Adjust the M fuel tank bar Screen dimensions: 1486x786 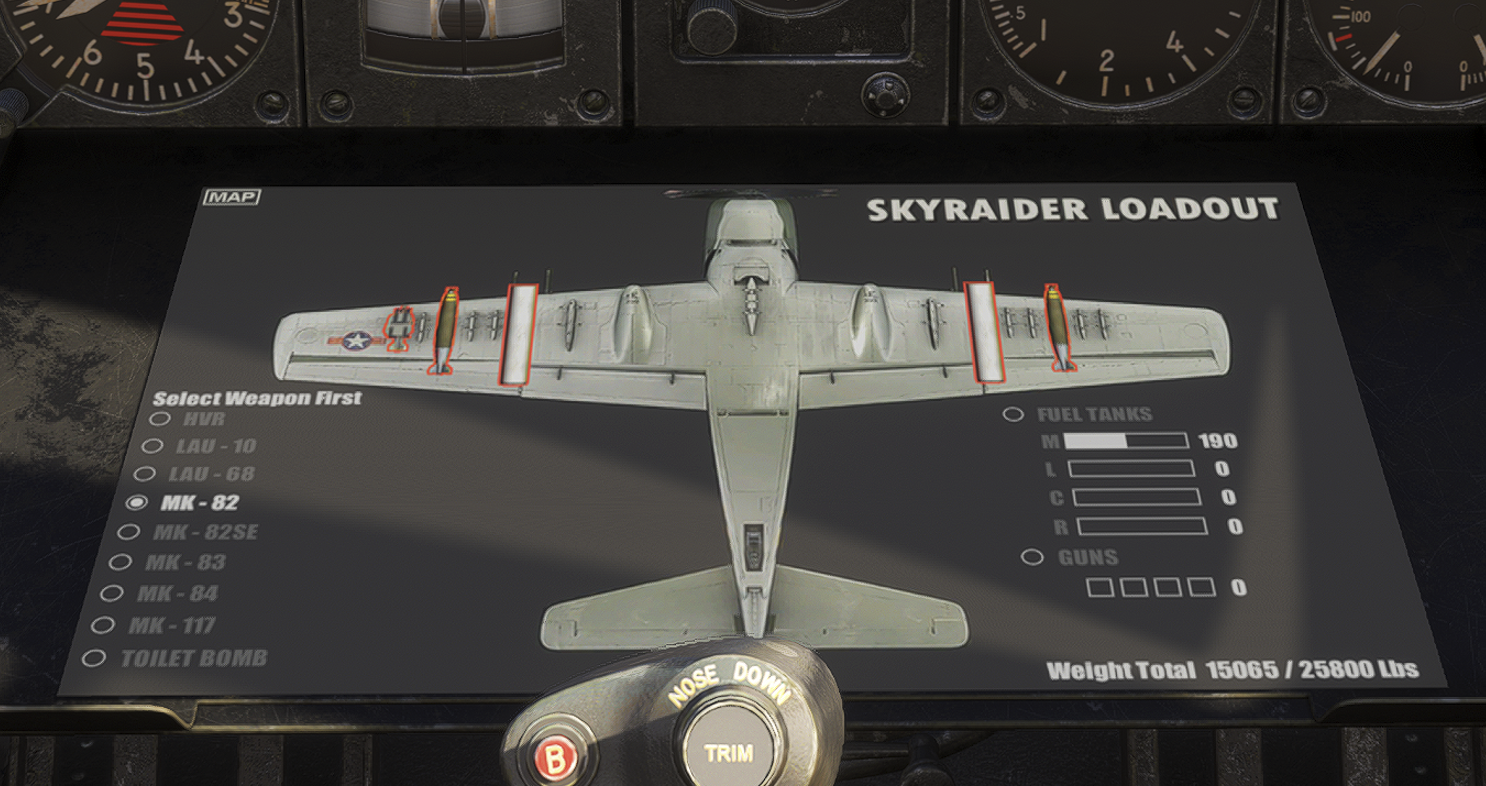point(1126,441)
